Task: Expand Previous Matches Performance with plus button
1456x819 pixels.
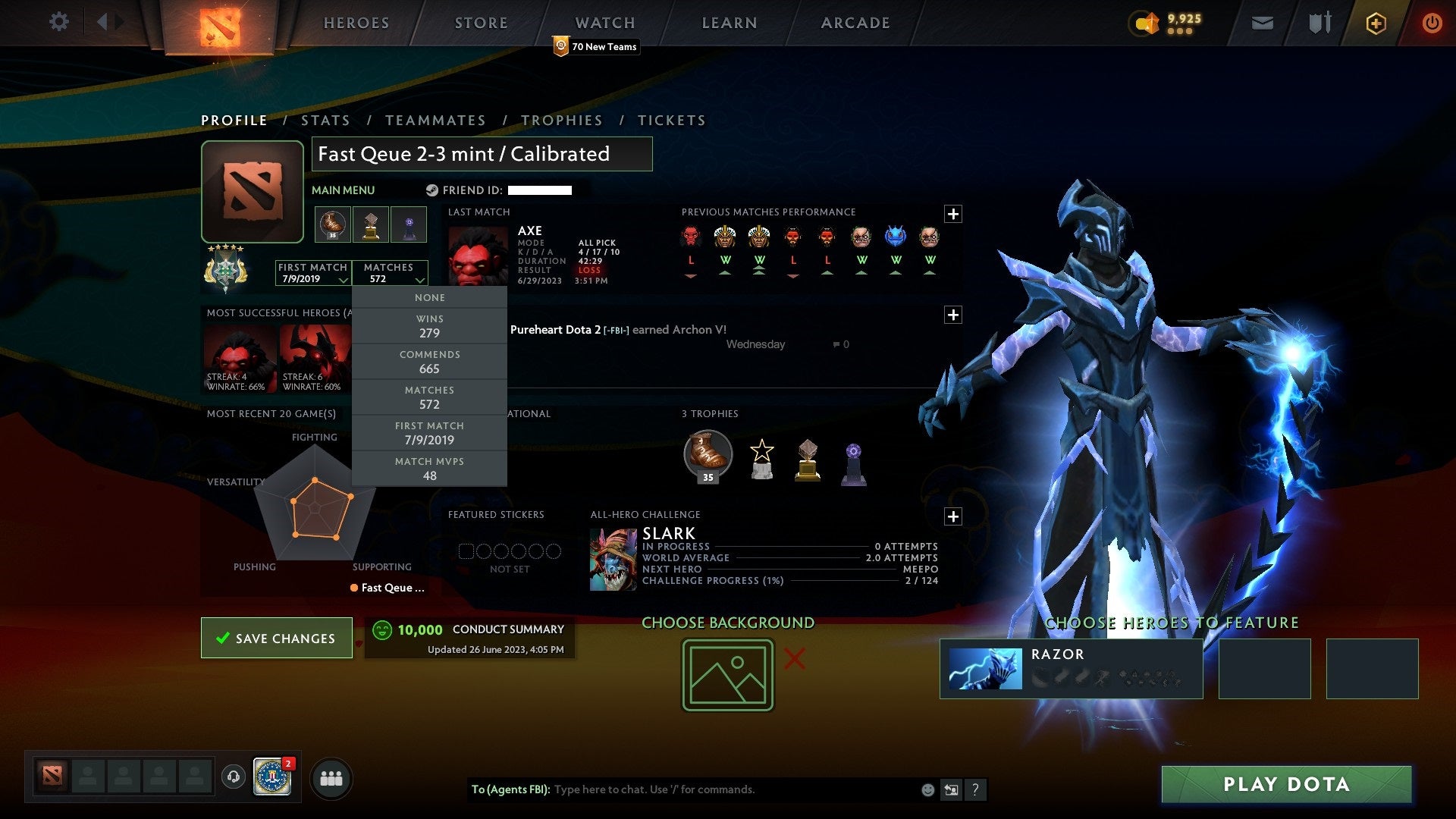Action: pos(954,213)
